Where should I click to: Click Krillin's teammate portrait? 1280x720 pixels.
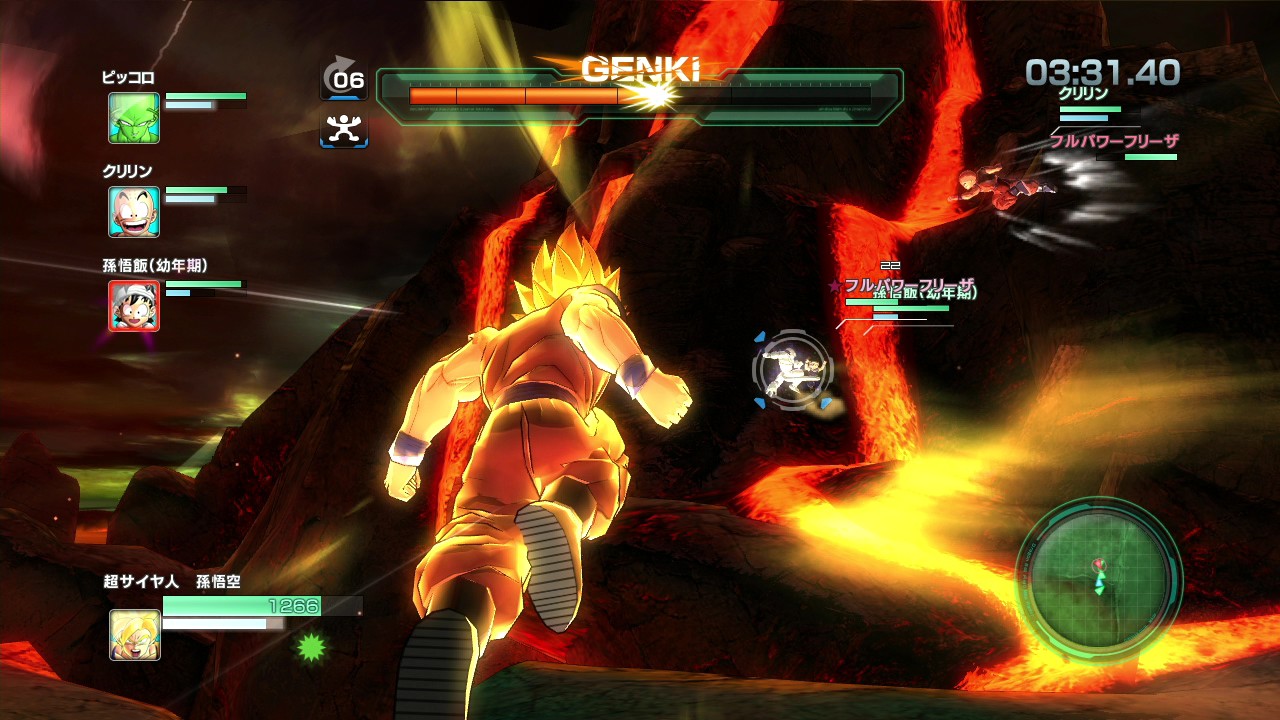pyautogui.click(x=134, y=212)
